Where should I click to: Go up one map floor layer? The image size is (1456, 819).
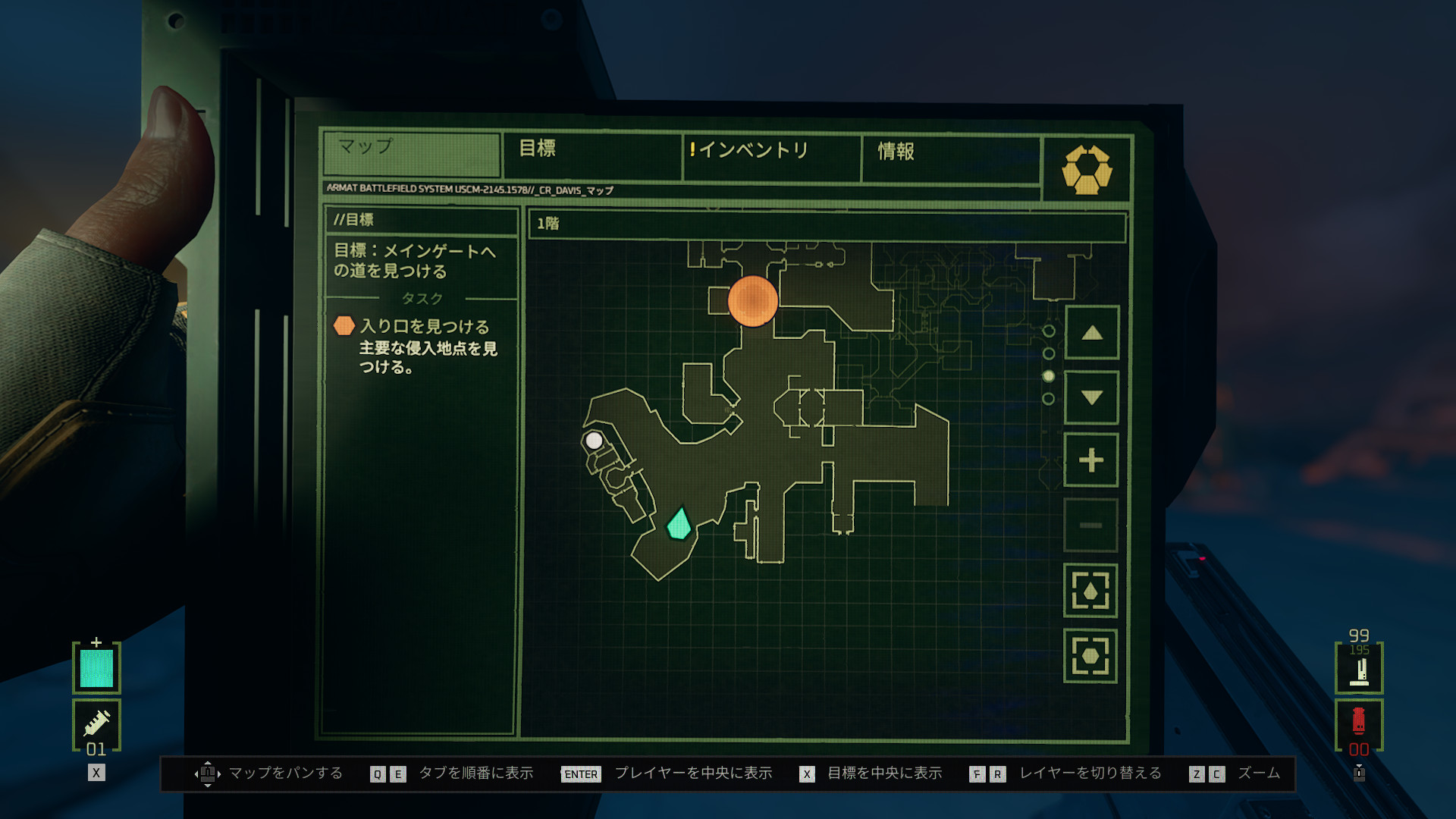tap(1091, 333)
